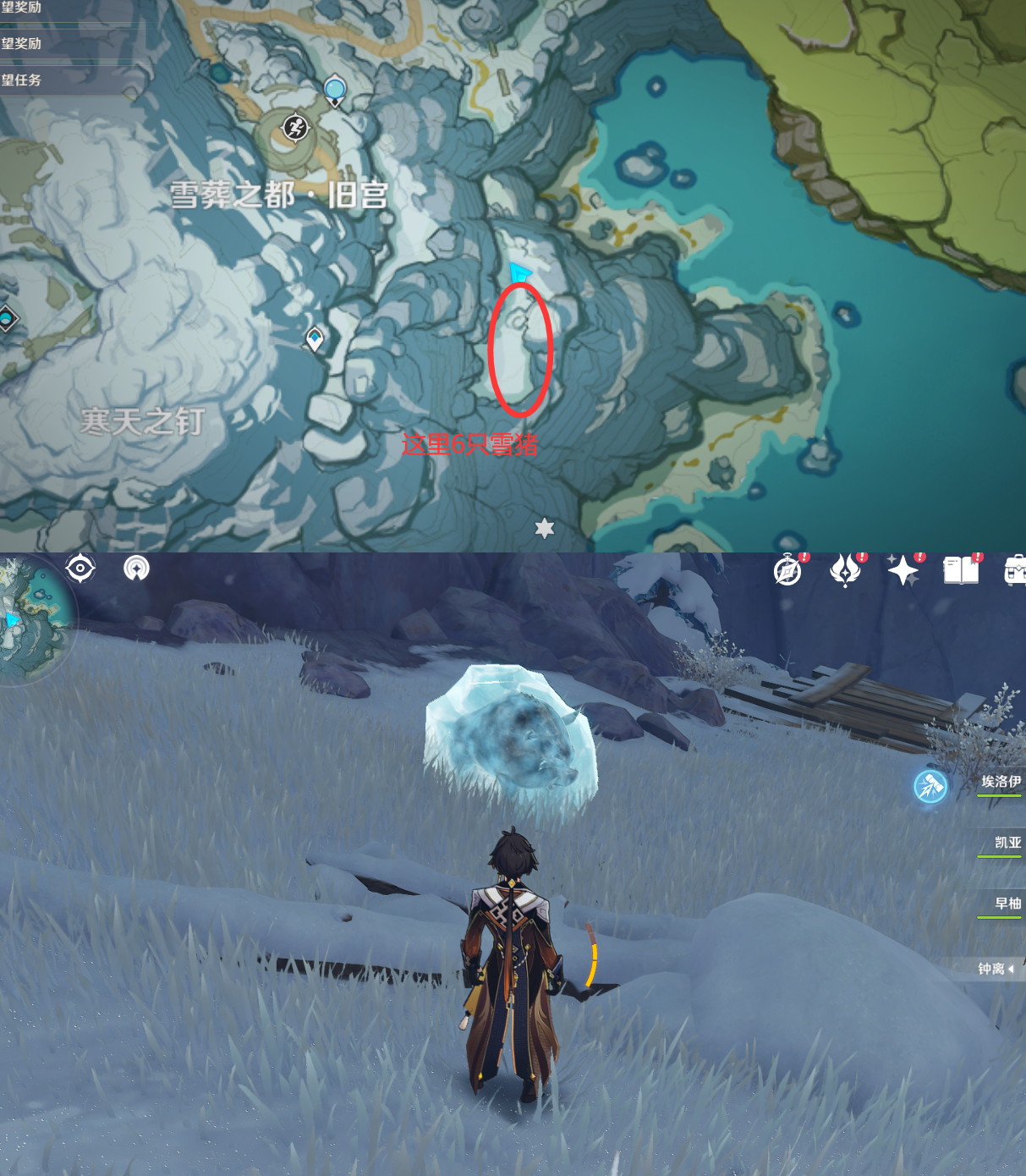The width and height of the screenshot is (1026, 1176).
Task: Select the running-figure challenge marker on the map
Action: click(295, 128)
